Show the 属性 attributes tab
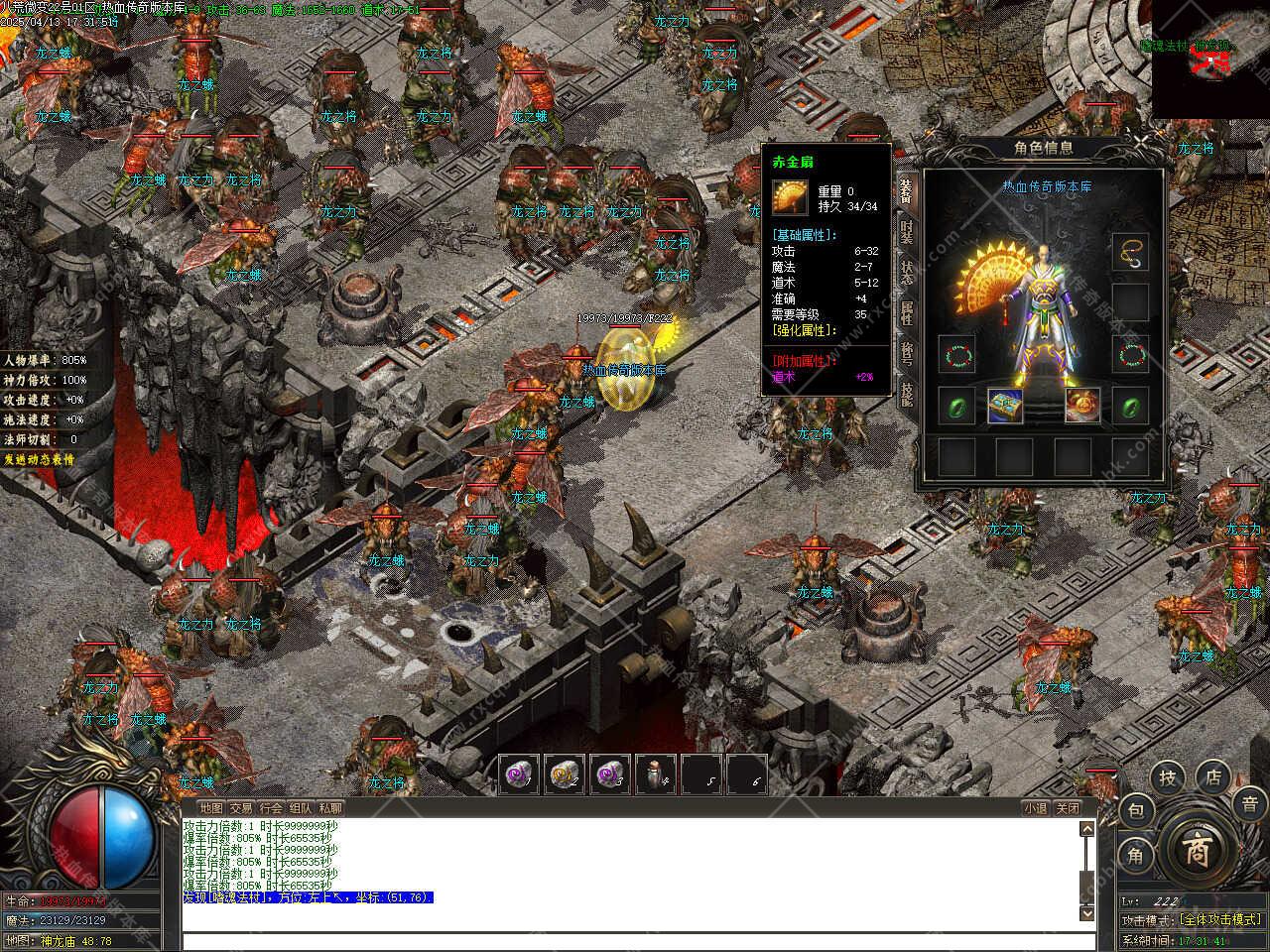The width and height of the screenshot is (1270, 952). pyautogui.click(x=906, y=313)
